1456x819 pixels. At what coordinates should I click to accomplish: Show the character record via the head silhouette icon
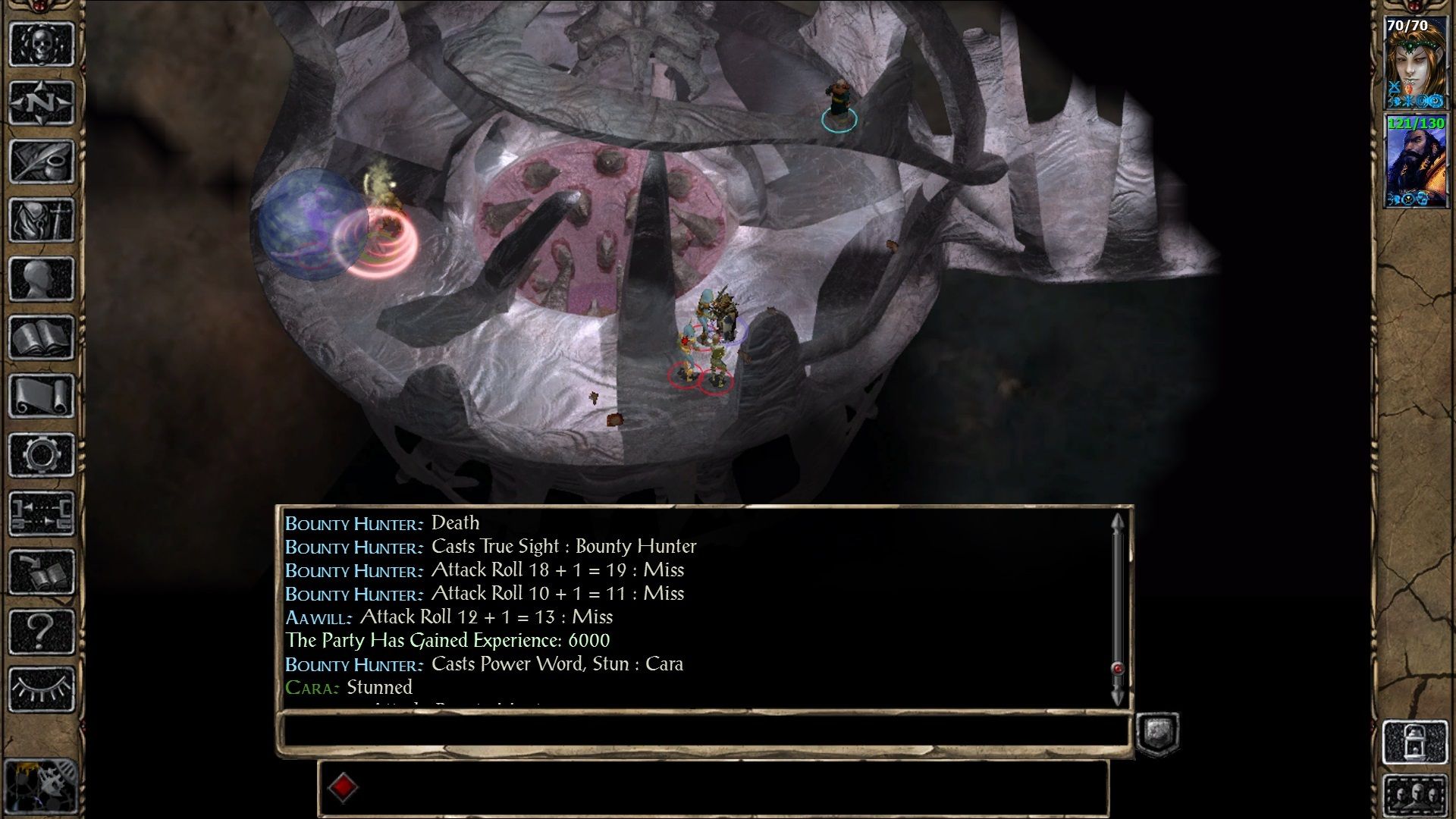coord(42,279)
